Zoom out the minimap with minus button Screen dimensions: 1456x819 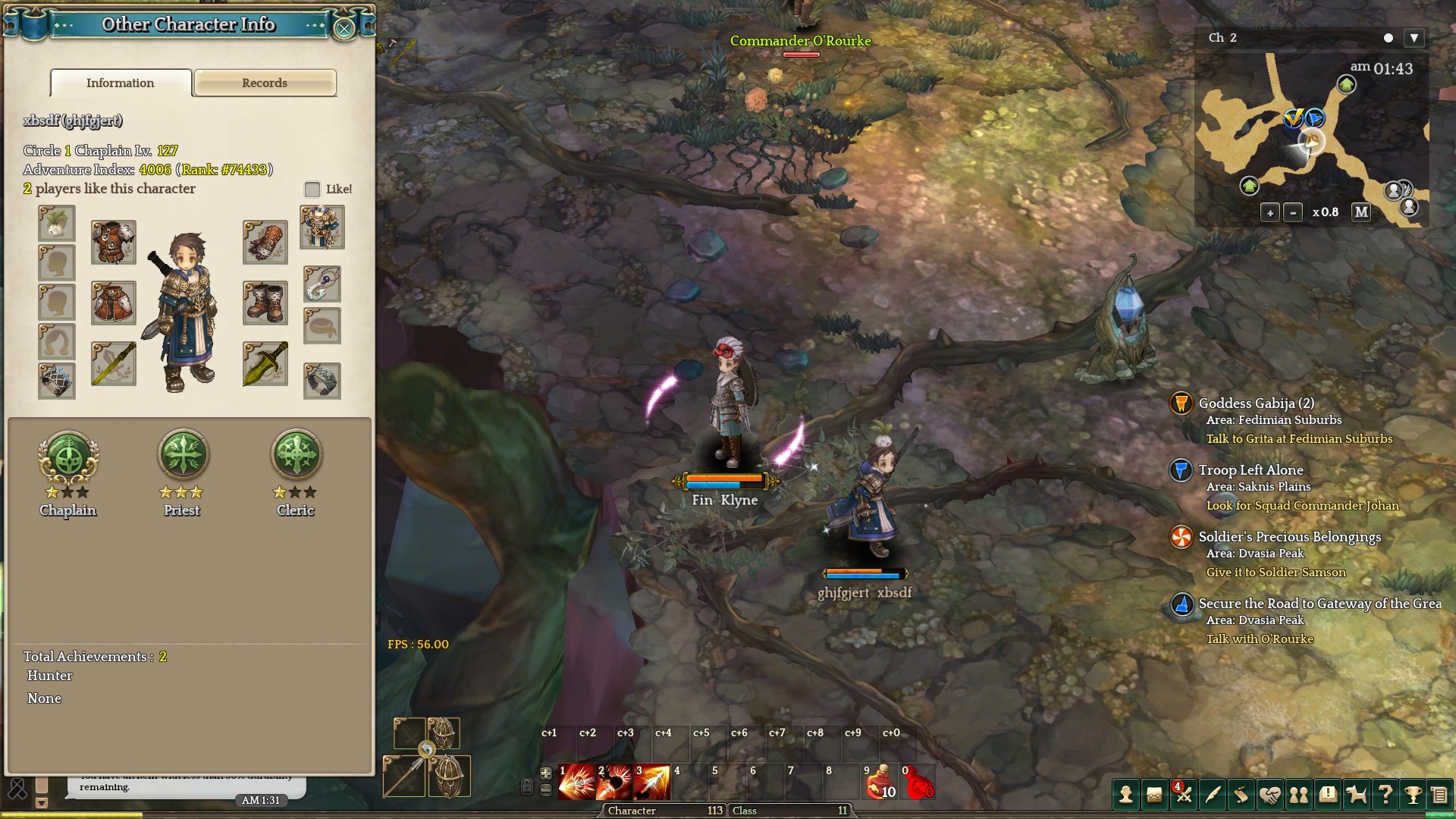tap(1293, 213)
